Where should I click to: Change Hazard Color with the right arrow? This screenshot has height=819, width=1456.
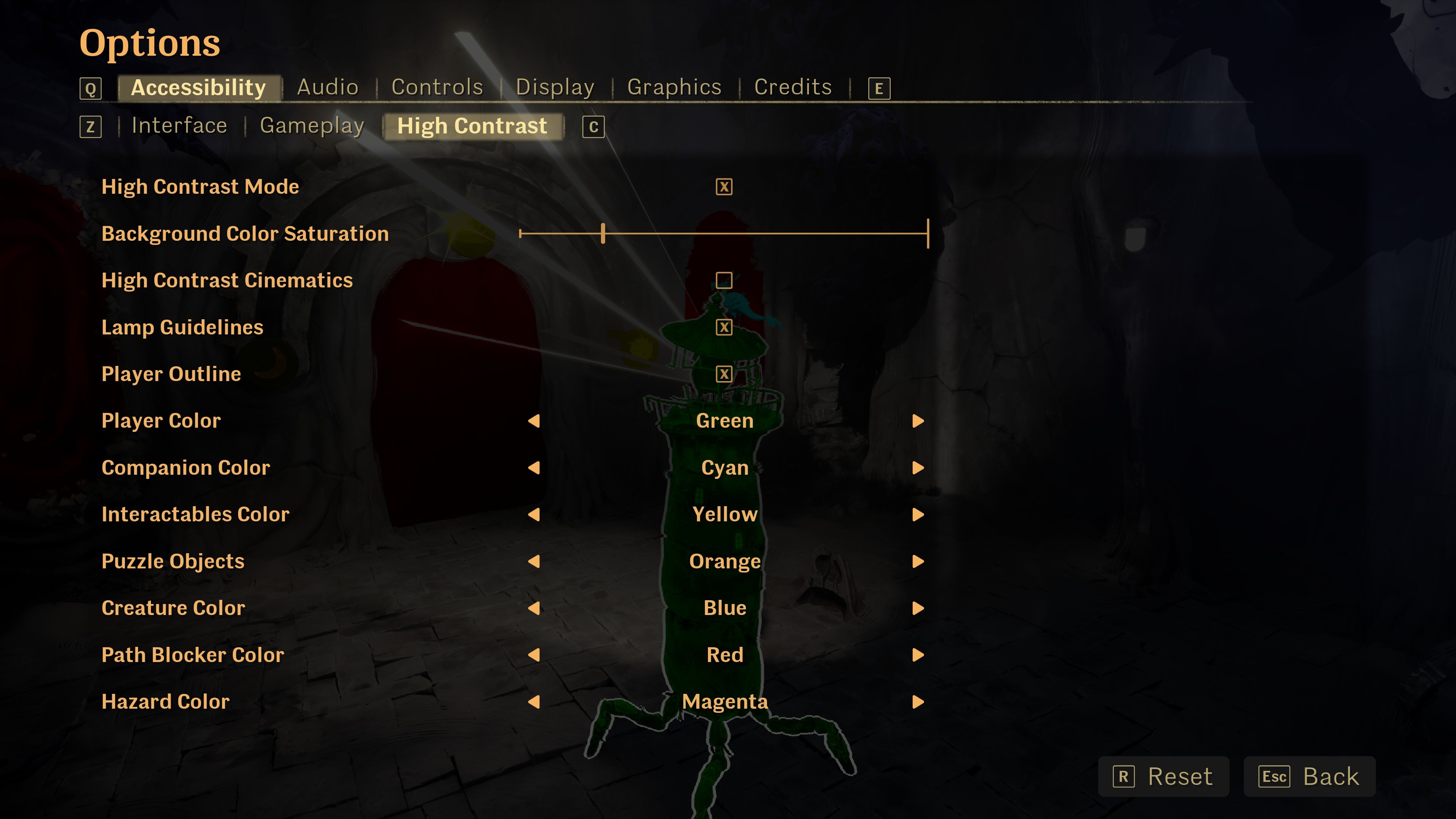click(x=918, y=702)
